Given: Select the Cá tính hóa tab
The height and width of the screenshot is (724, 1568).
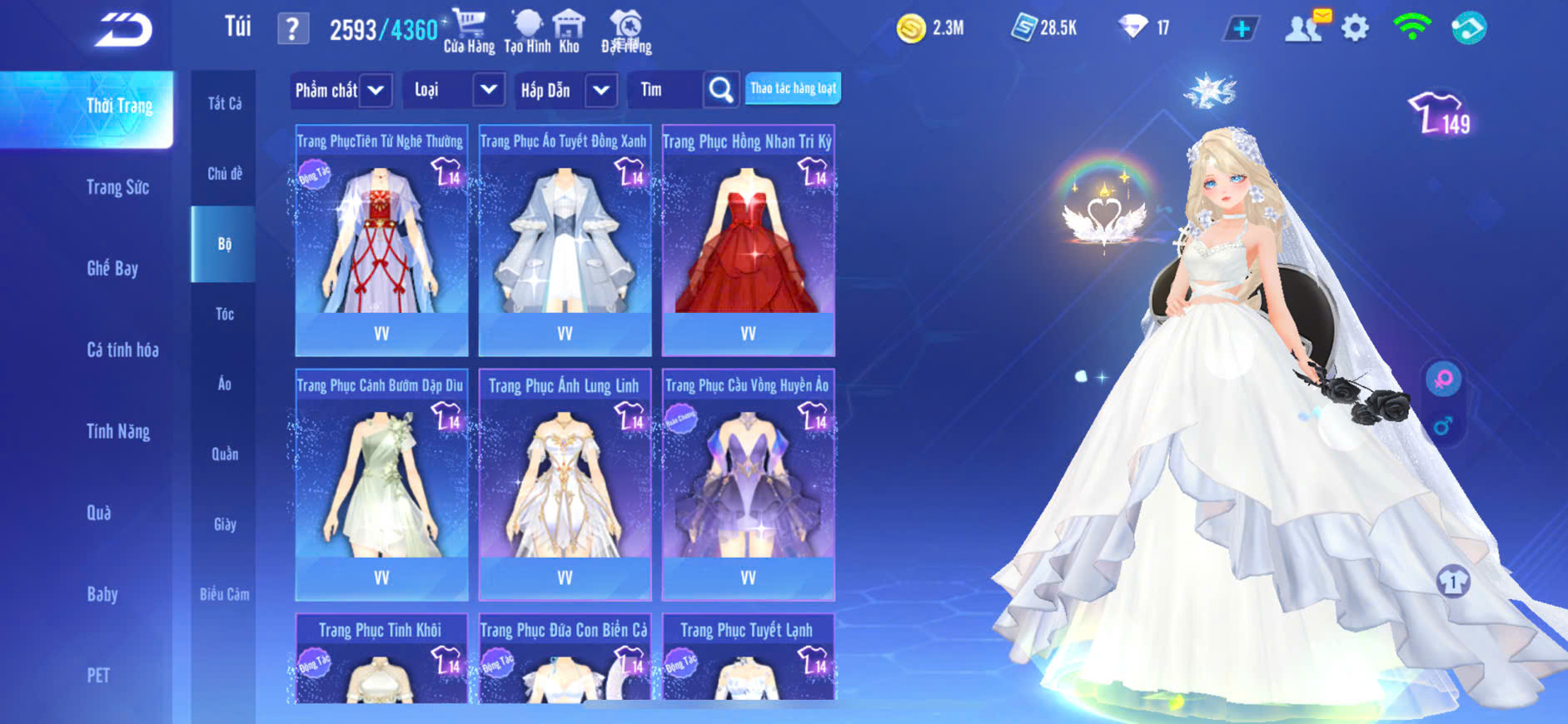Looking at the screenshot, I should pos(122,350).
